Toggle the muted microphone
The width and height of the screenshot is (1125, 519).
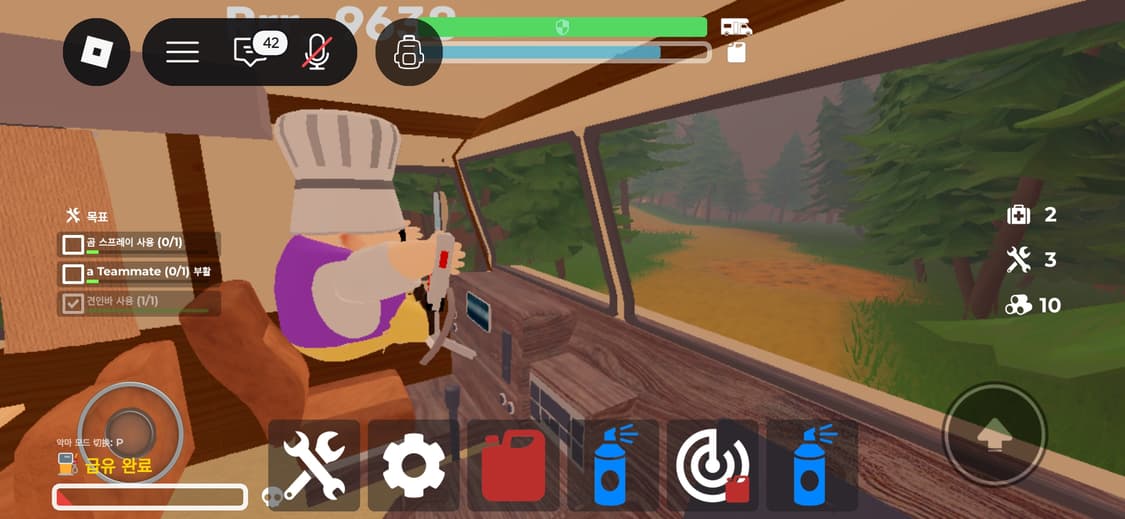[317, 52]
